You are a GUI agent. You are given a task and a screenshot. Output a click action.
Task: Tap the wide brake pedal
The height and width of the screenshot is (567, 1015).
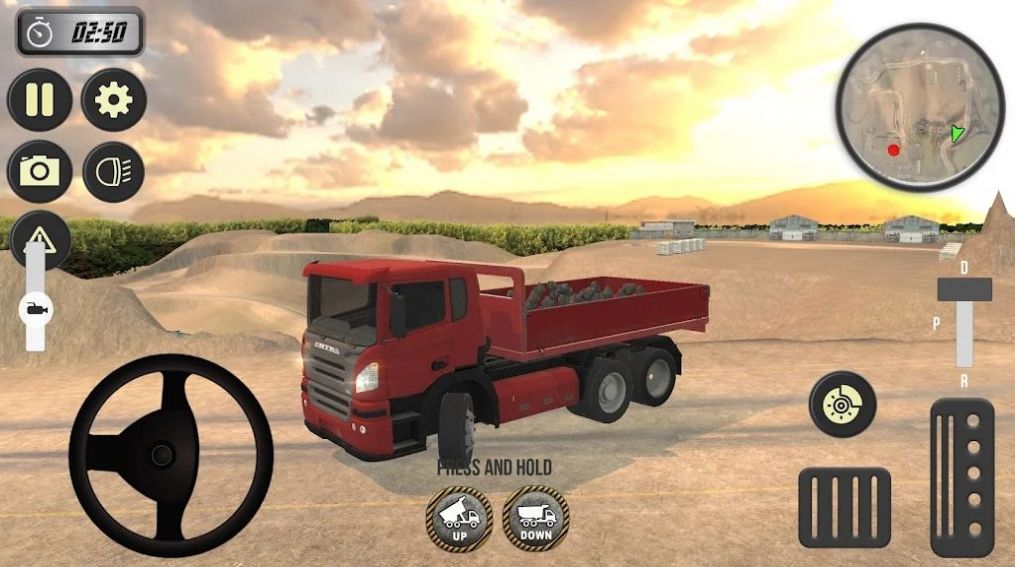(x=844, y=507)
